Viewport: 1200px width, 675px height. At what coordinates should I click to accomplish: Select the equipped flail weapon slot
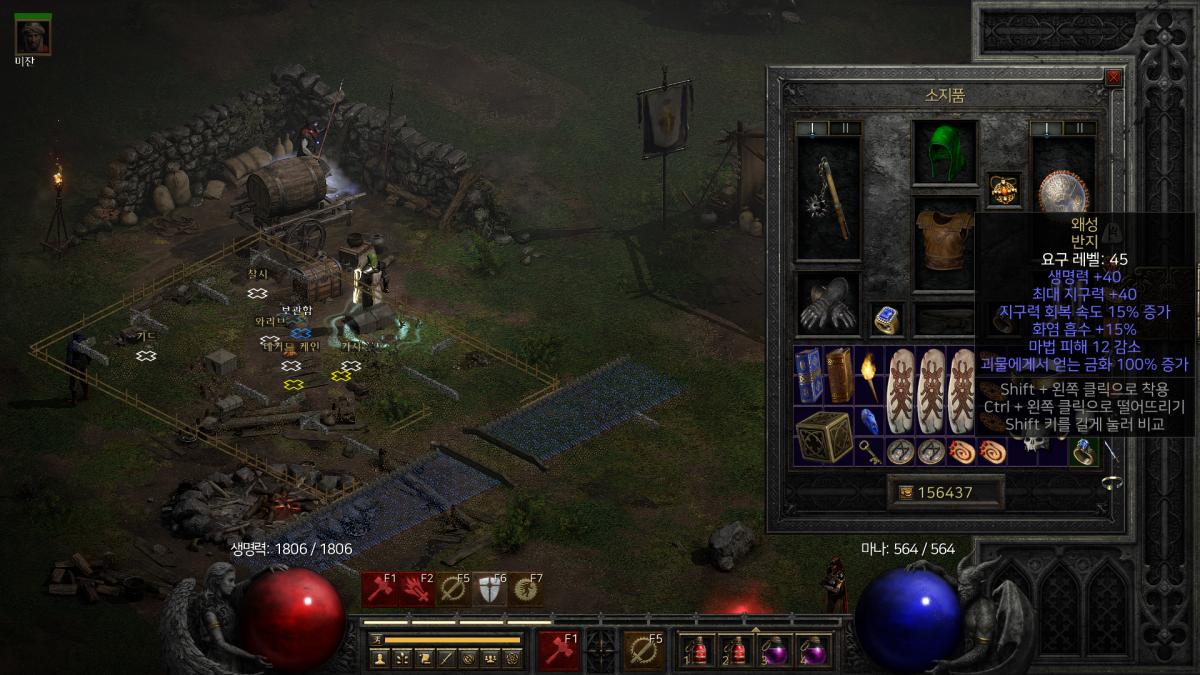[828, 199]
